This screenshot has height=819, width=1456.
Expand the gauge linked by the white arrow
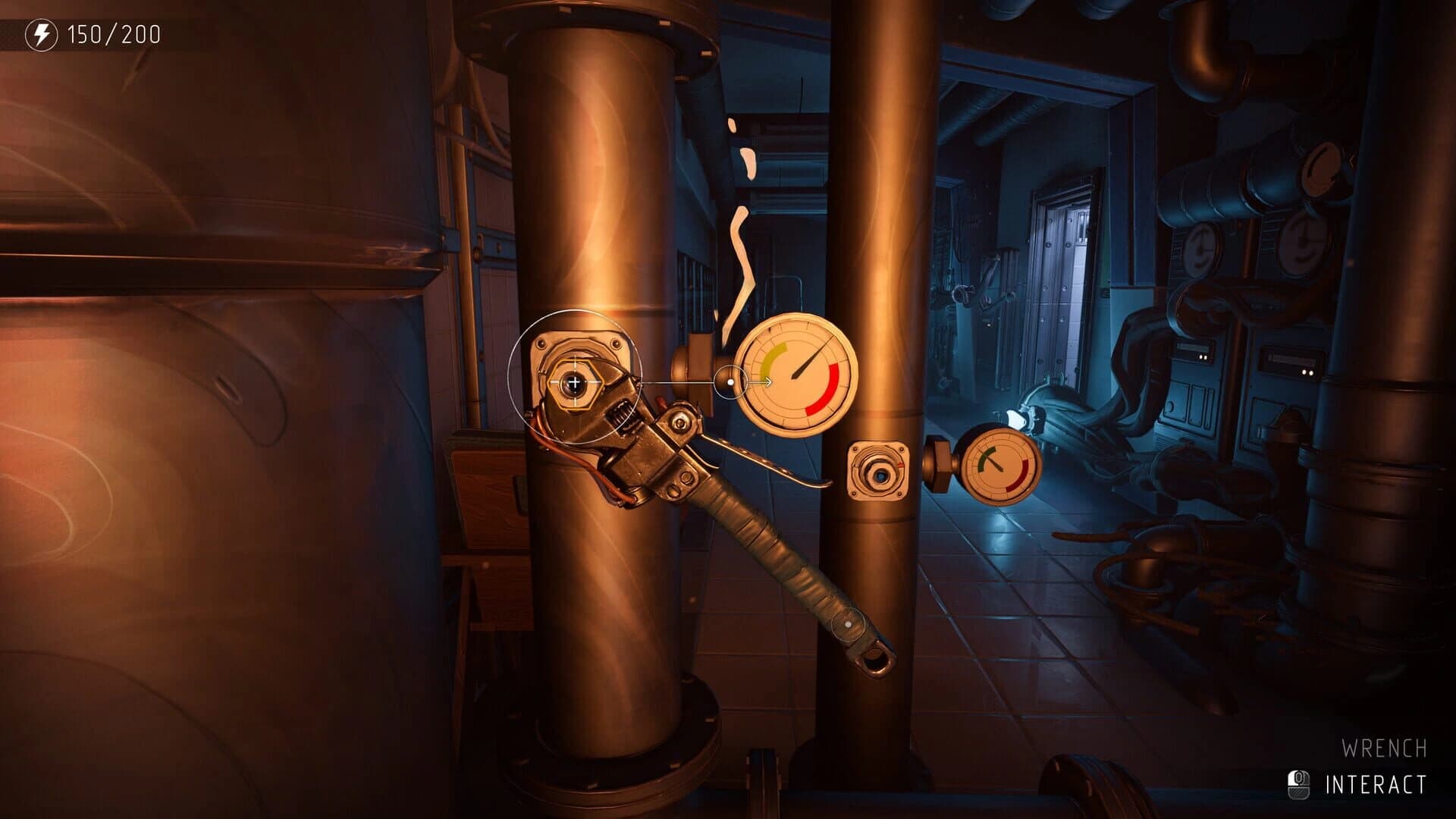click(795, 378)
